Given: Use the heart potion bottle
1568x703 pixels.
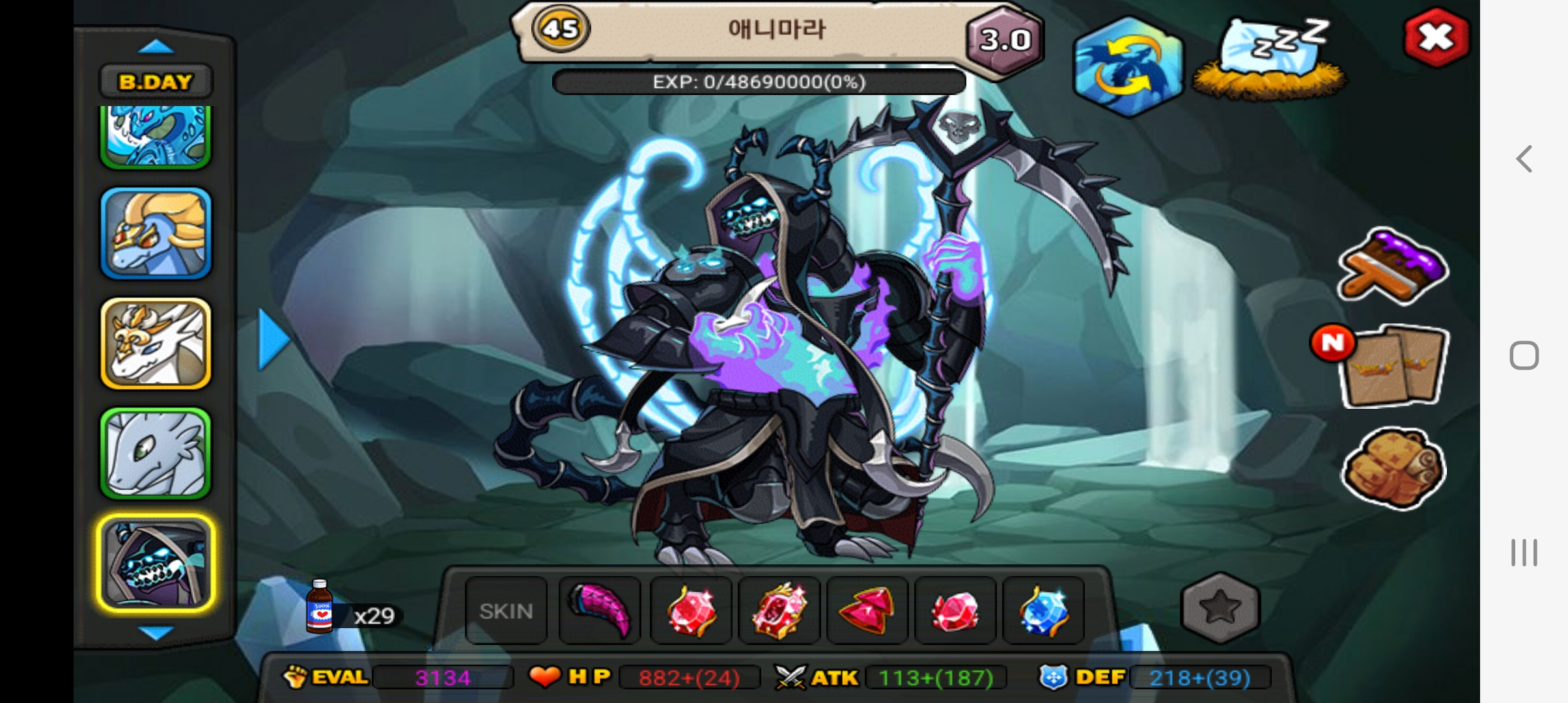Looking at the screenshot, I should pos(320,607).
